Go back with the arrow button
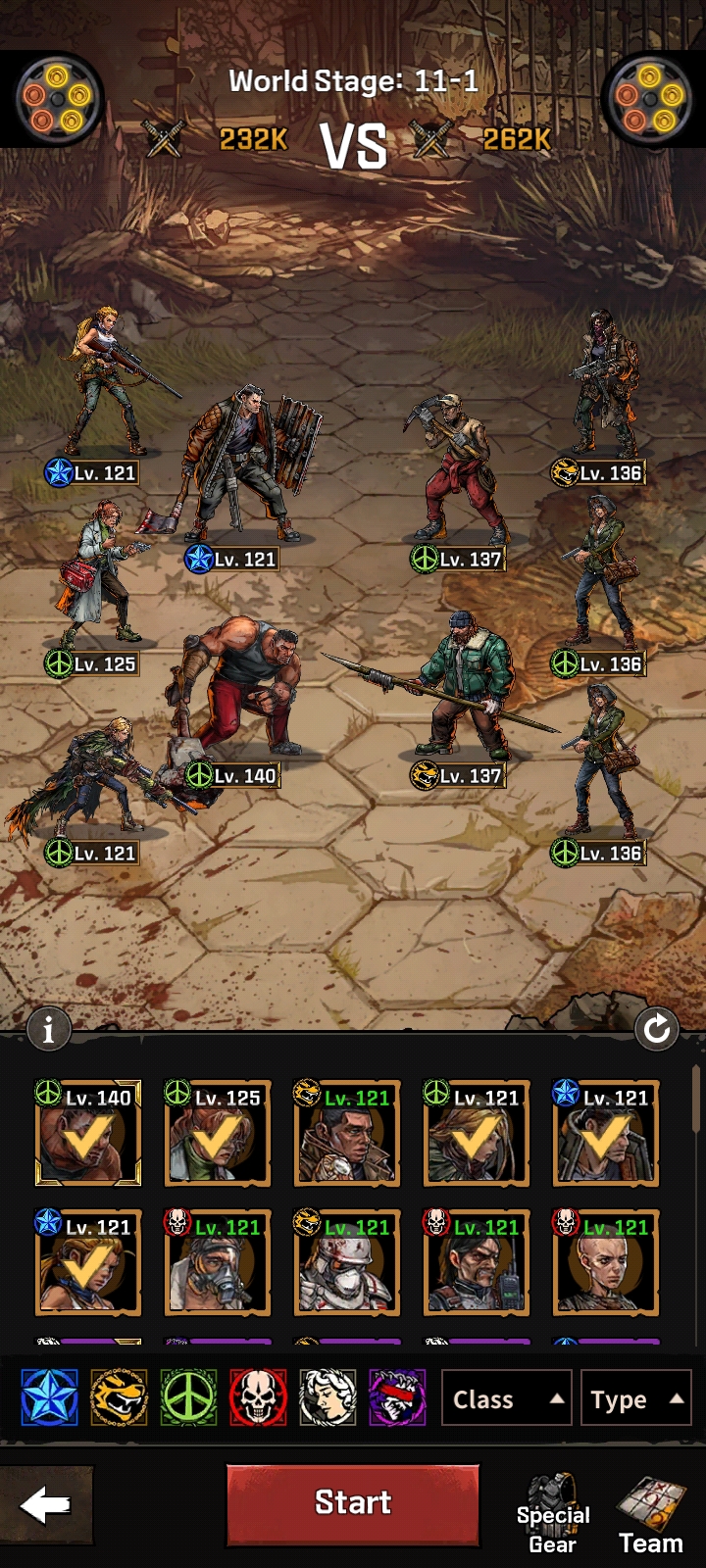This screenshot has height=1568, width=706. coord(46,1505)
